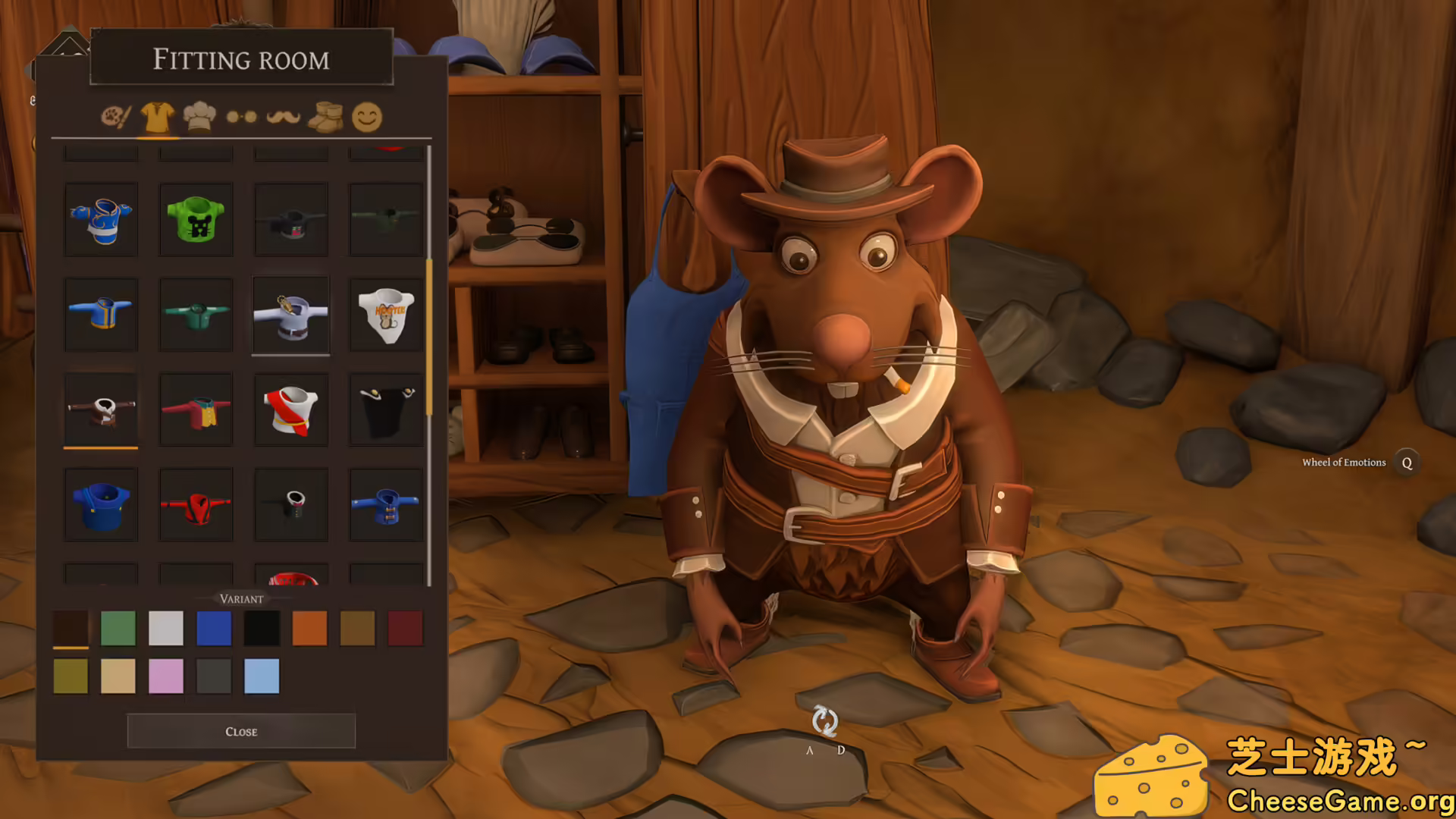Switch to the boots tab

pos(325,117)
